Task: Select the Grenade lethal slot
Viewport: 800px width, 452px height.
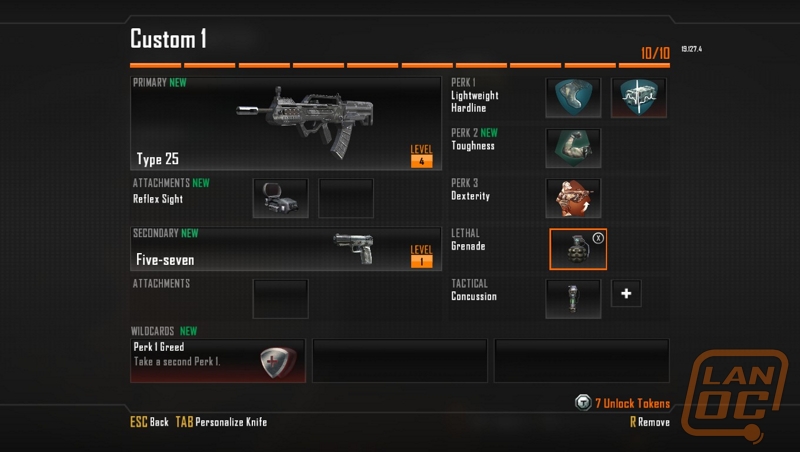Action: 577,249
